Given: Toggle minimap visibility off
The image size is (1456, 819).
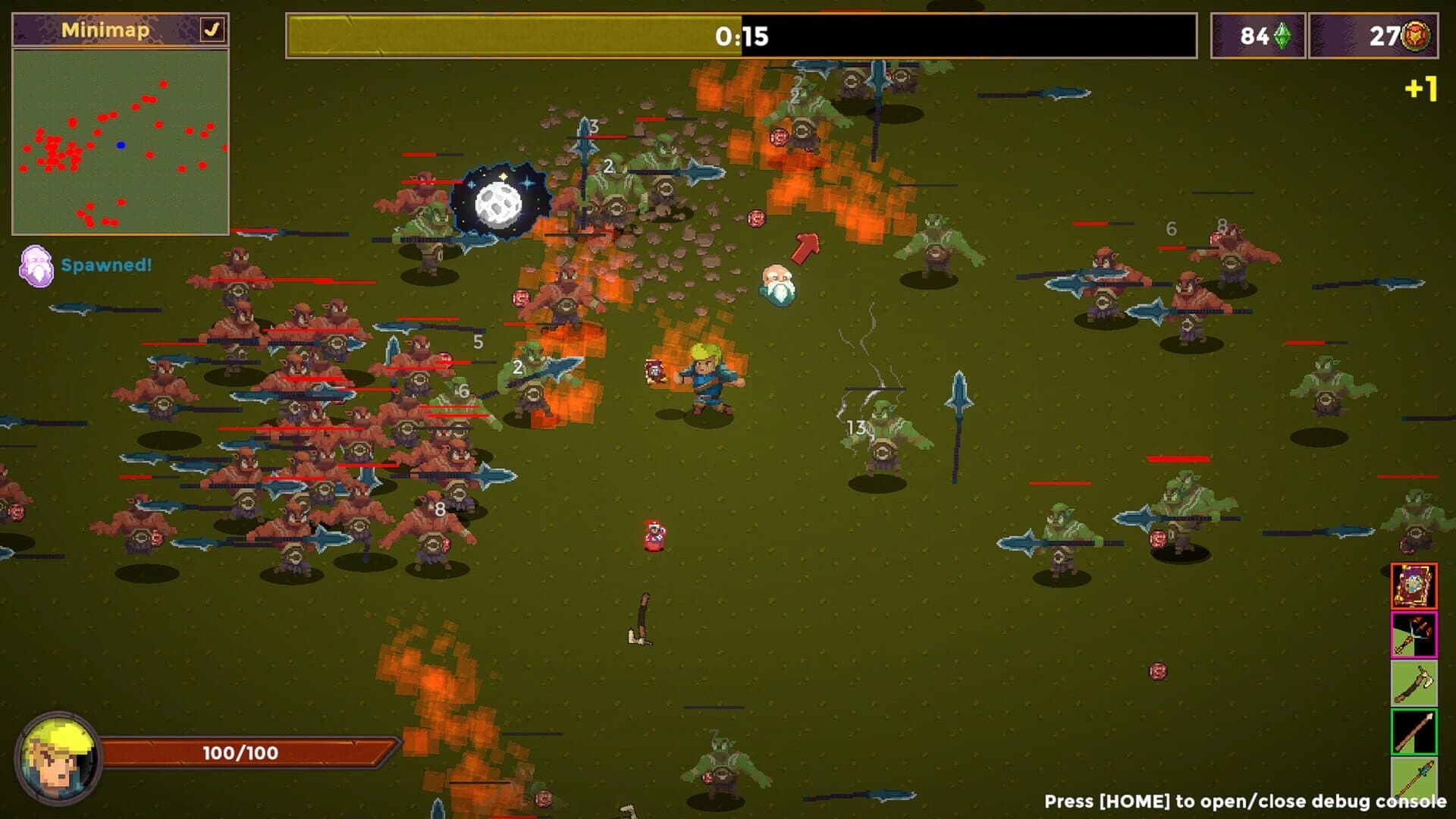Looking at the screenshot, I should (x=213, y=29).
